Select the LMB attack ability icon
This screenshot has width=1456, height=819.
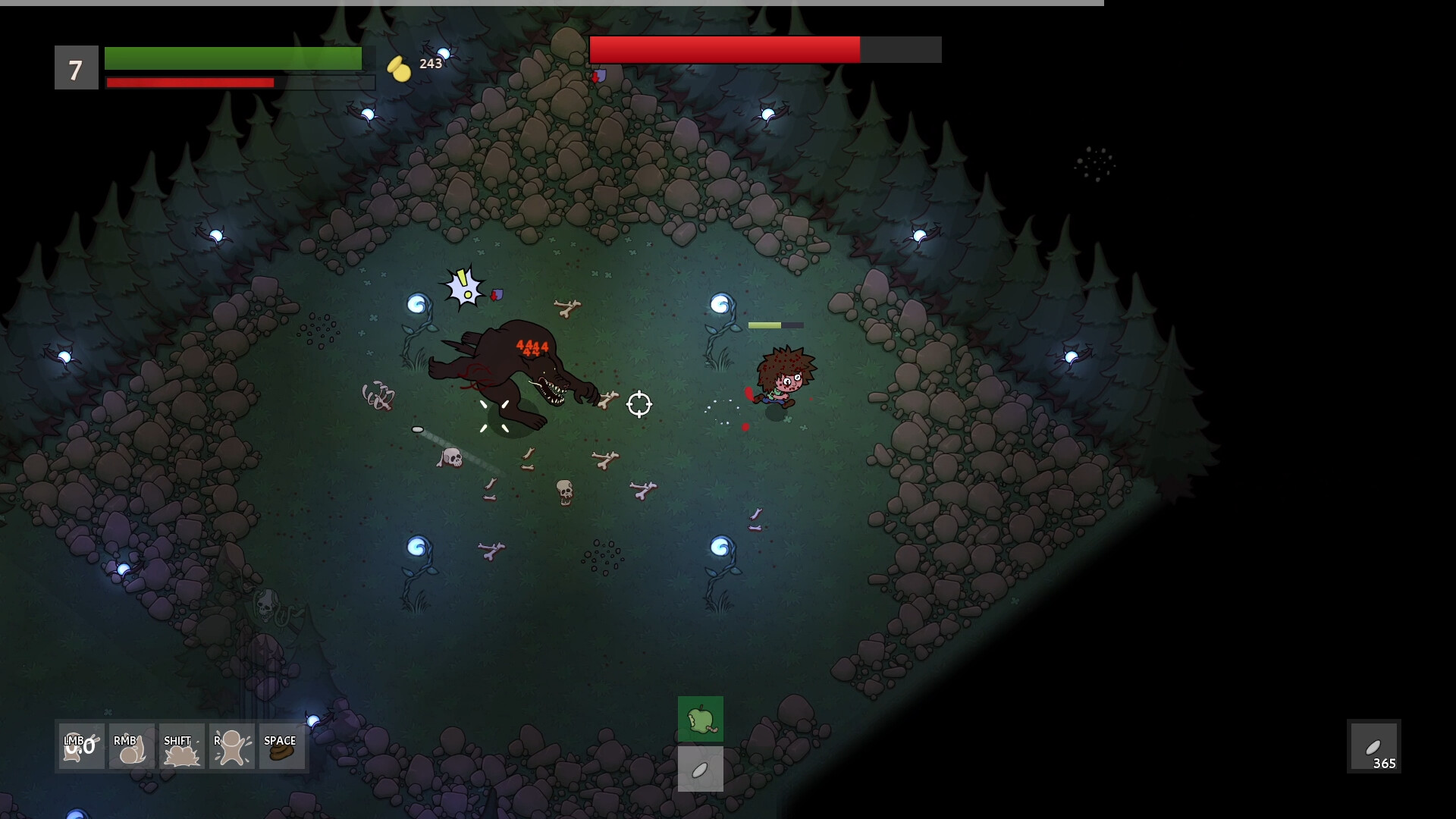80,746
